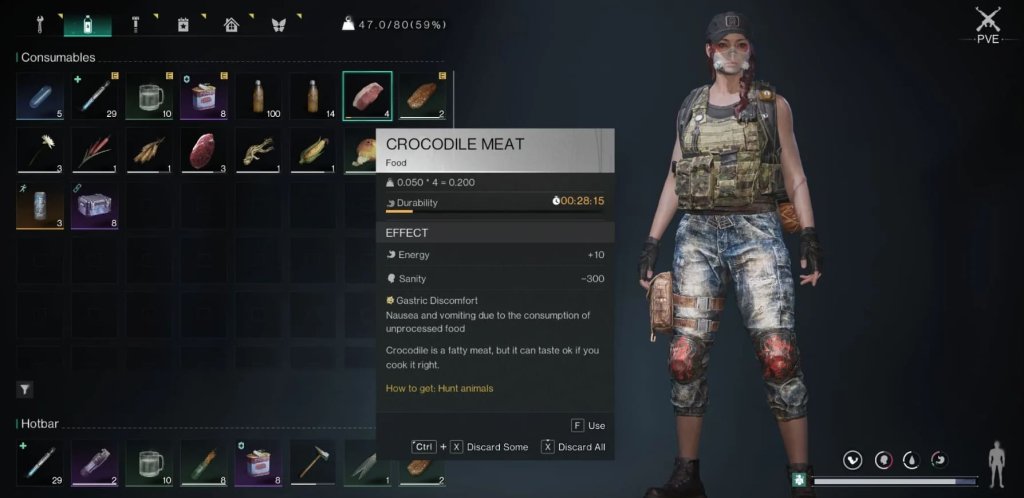Select the canned food in Consumables
This screenshot has height=498, width=1024.
point(204,96)
